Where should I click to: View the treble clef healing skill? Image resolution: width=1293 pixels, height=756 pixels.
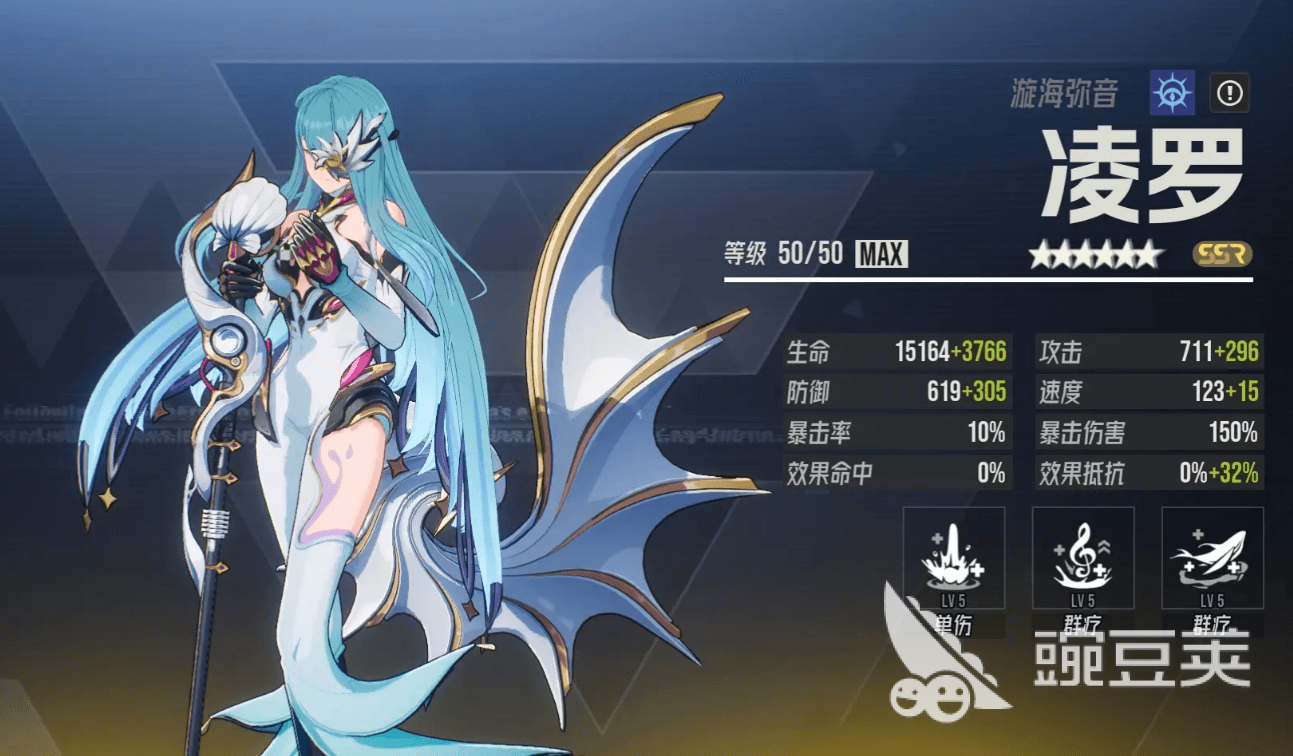tap(1083, 558)
